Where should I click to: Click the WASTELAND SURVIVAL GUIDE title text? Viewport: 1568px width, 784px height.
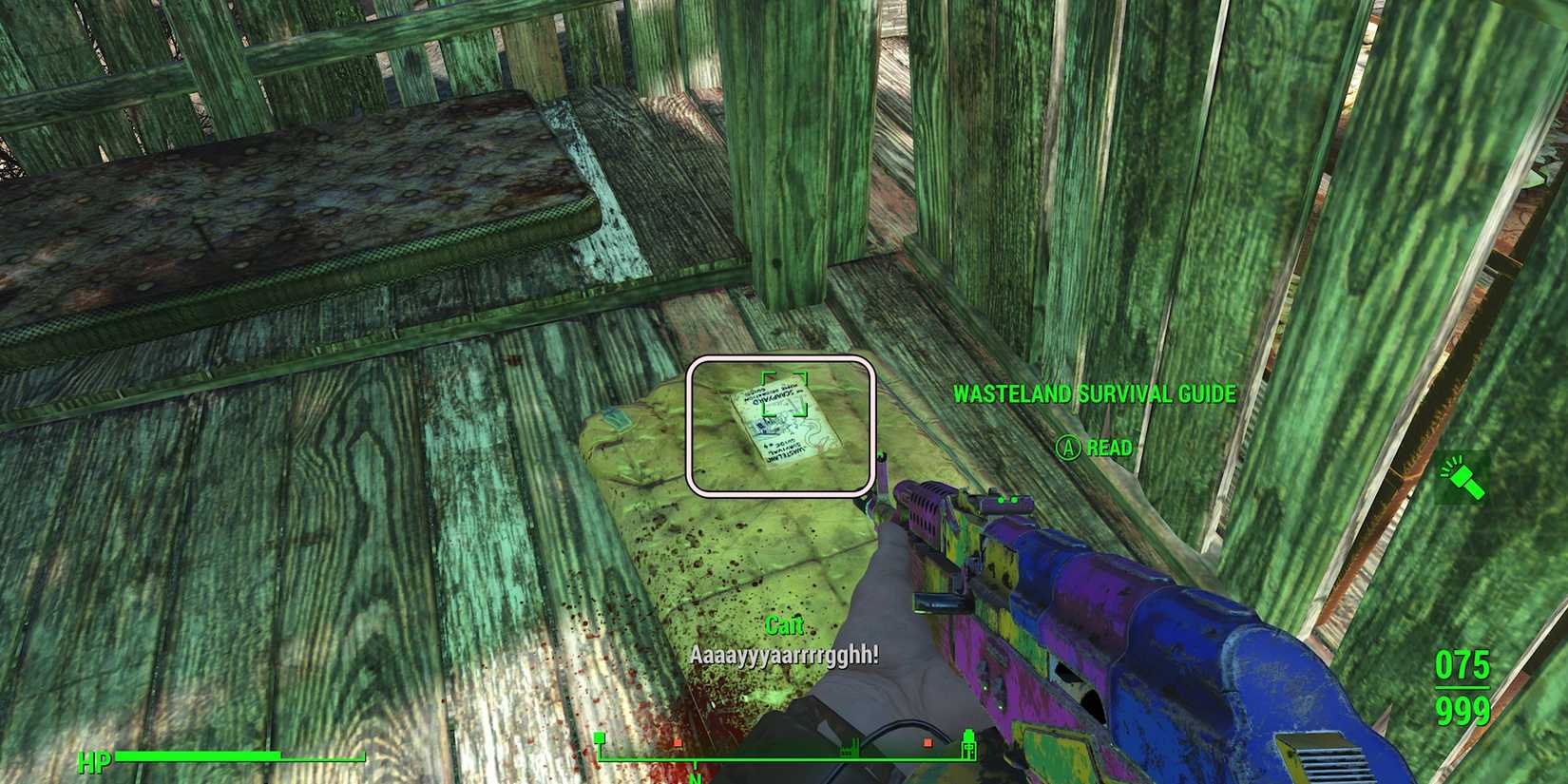click(x=1095, y=393)
